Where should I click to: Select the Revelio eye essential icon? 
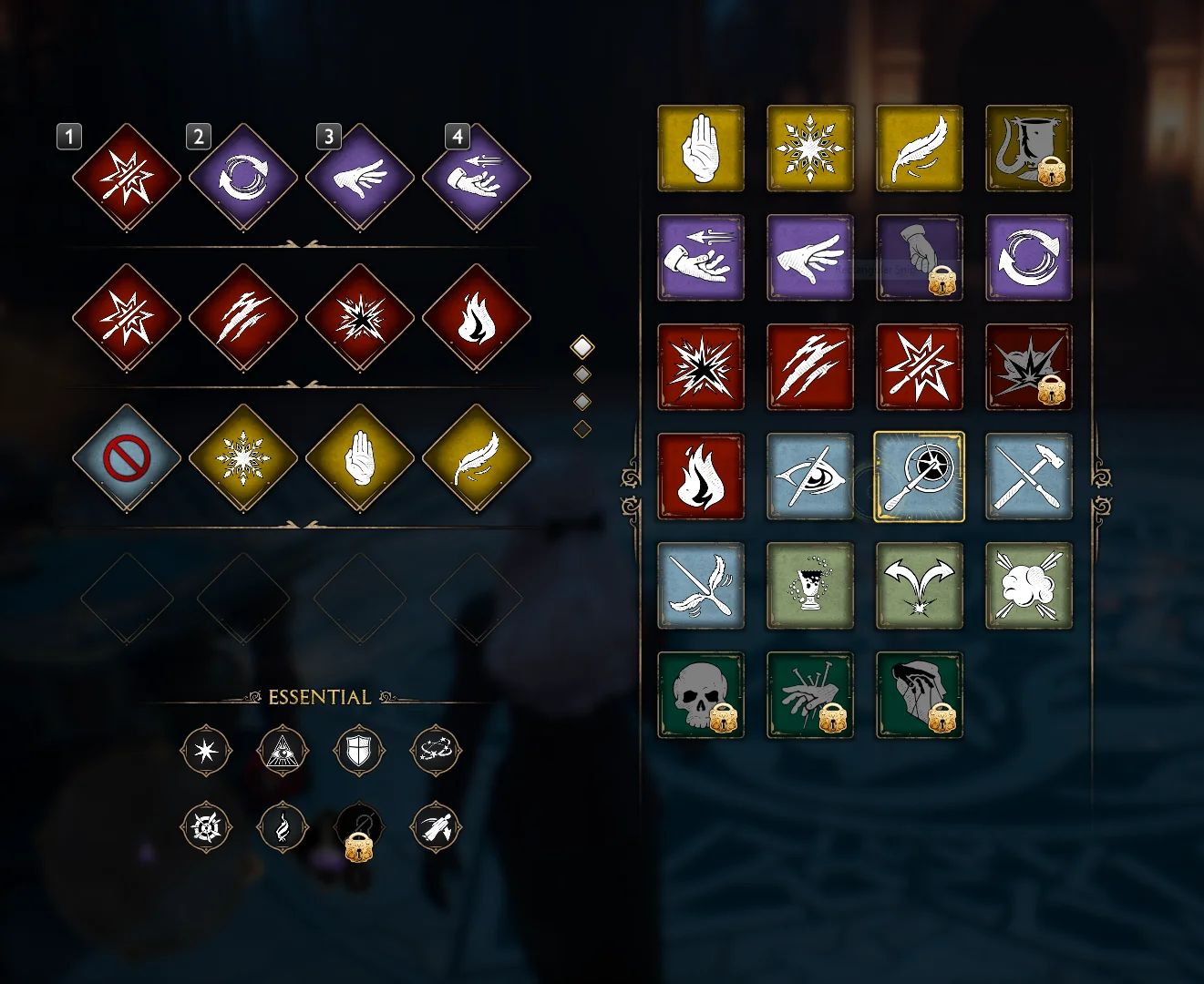(282, 752)
